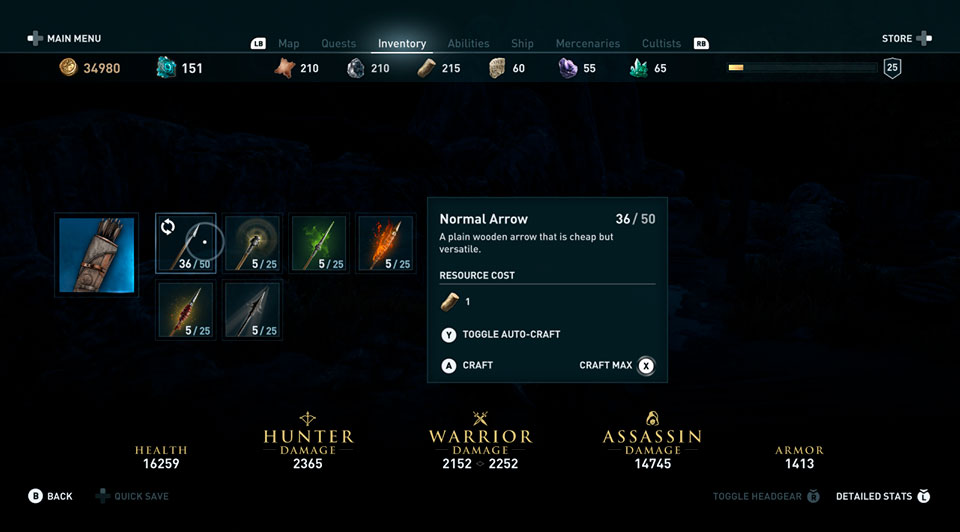
Task: Pick the flaming fire arrow slot
Action: 385,243
